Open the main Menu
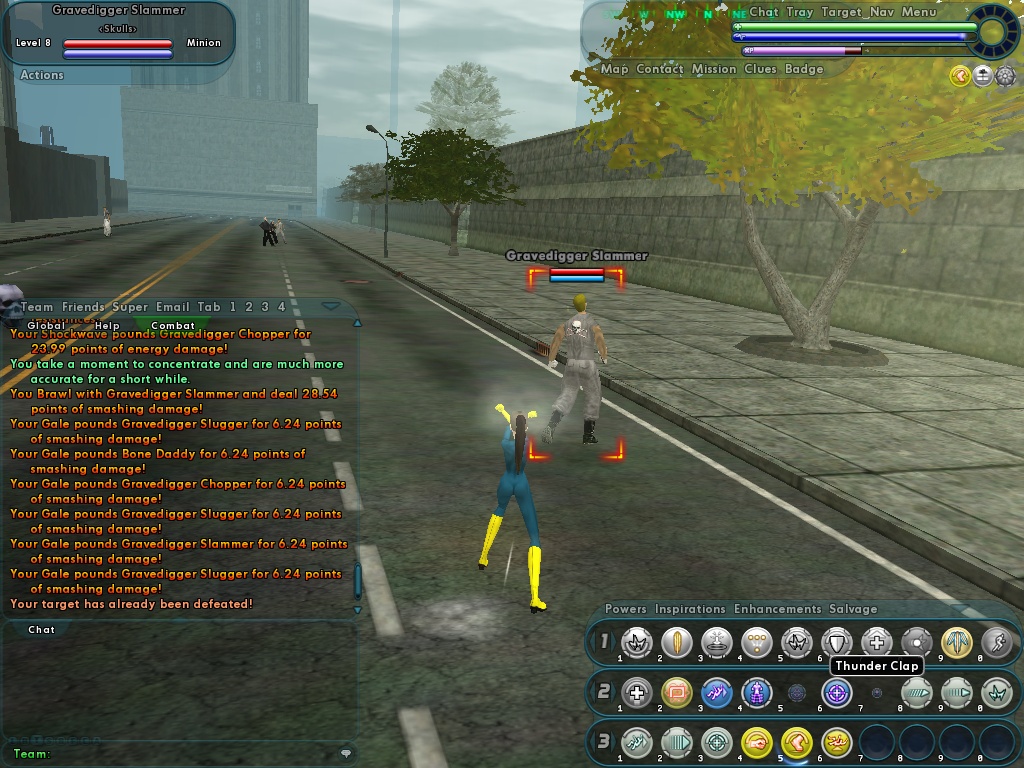1024x768 pixels. pos(919,12)
